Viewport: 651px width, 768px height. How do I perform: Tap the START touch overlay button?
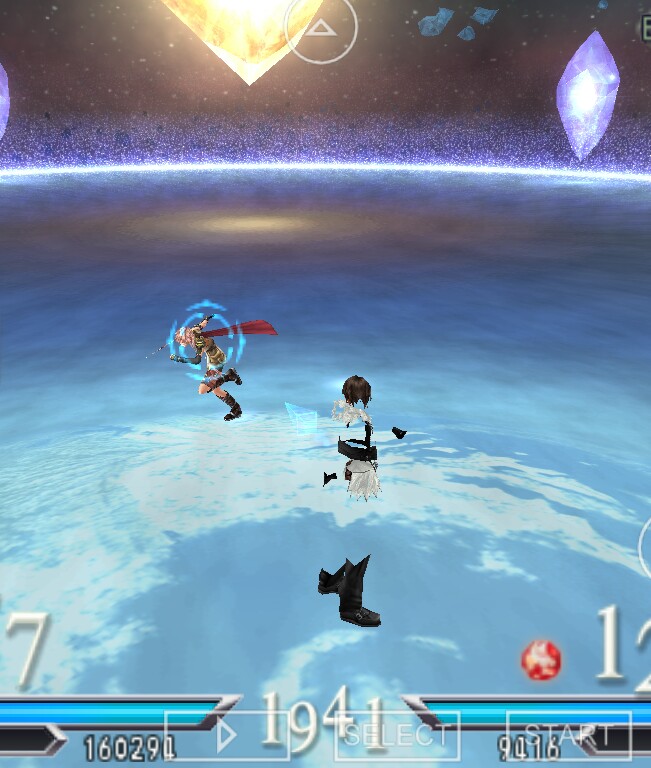(x=568, y=736)
